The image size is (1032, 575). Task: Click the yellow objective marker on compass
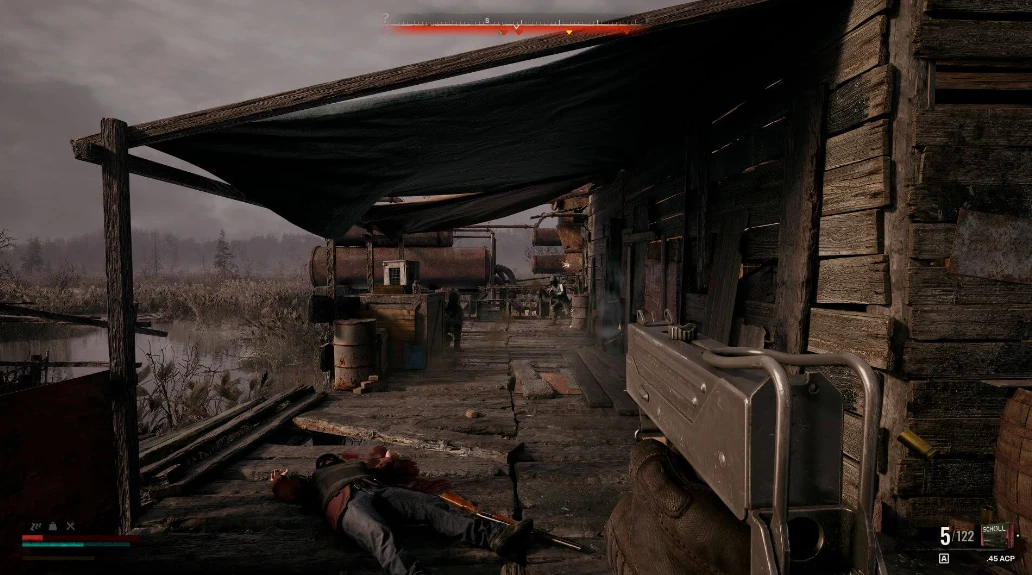[x=569, y=32]
